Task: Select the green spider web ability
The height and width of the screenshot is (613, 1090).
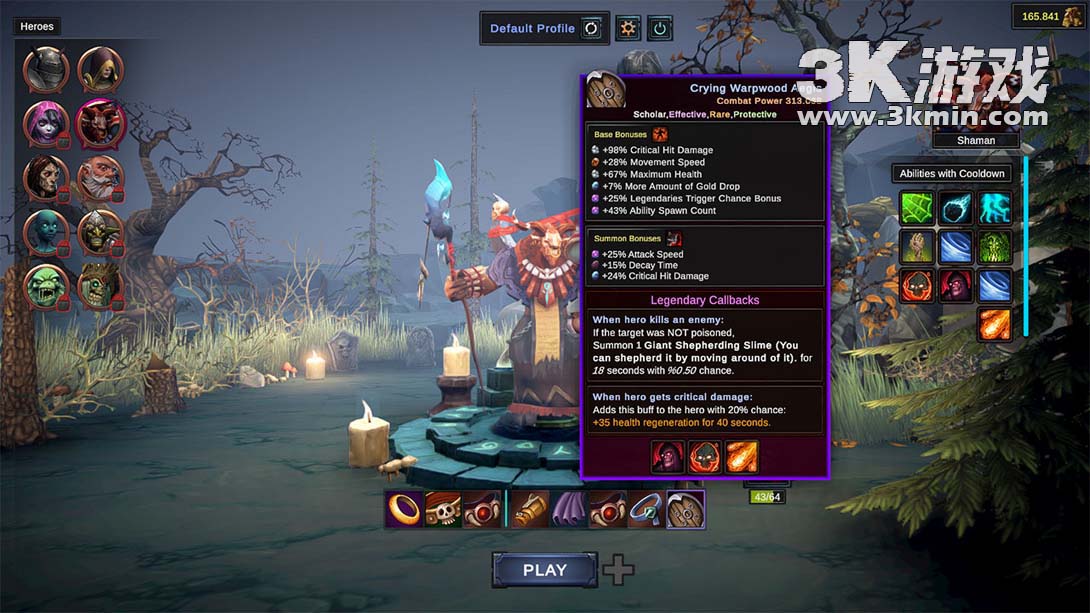Action: (x=917, y=208)
